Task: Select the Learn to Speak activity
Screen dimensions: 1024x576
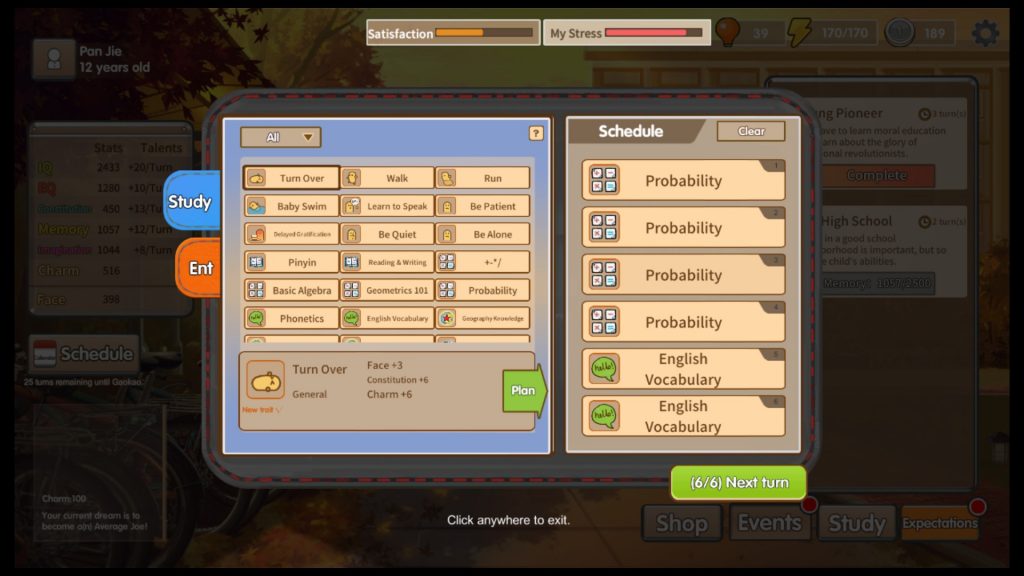Action: click(x=387, y=206)
